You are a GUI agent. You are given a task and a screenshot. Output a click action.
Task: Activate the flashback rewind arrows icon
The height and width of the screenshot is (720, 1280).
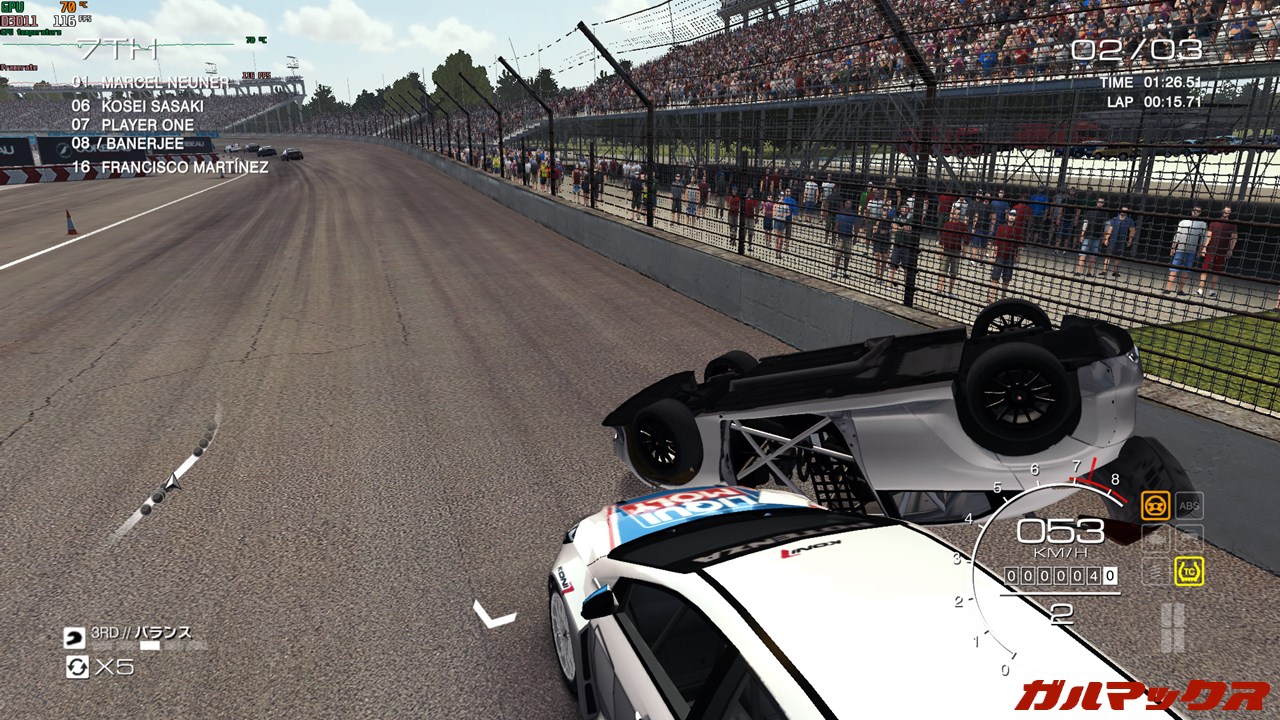77,666
